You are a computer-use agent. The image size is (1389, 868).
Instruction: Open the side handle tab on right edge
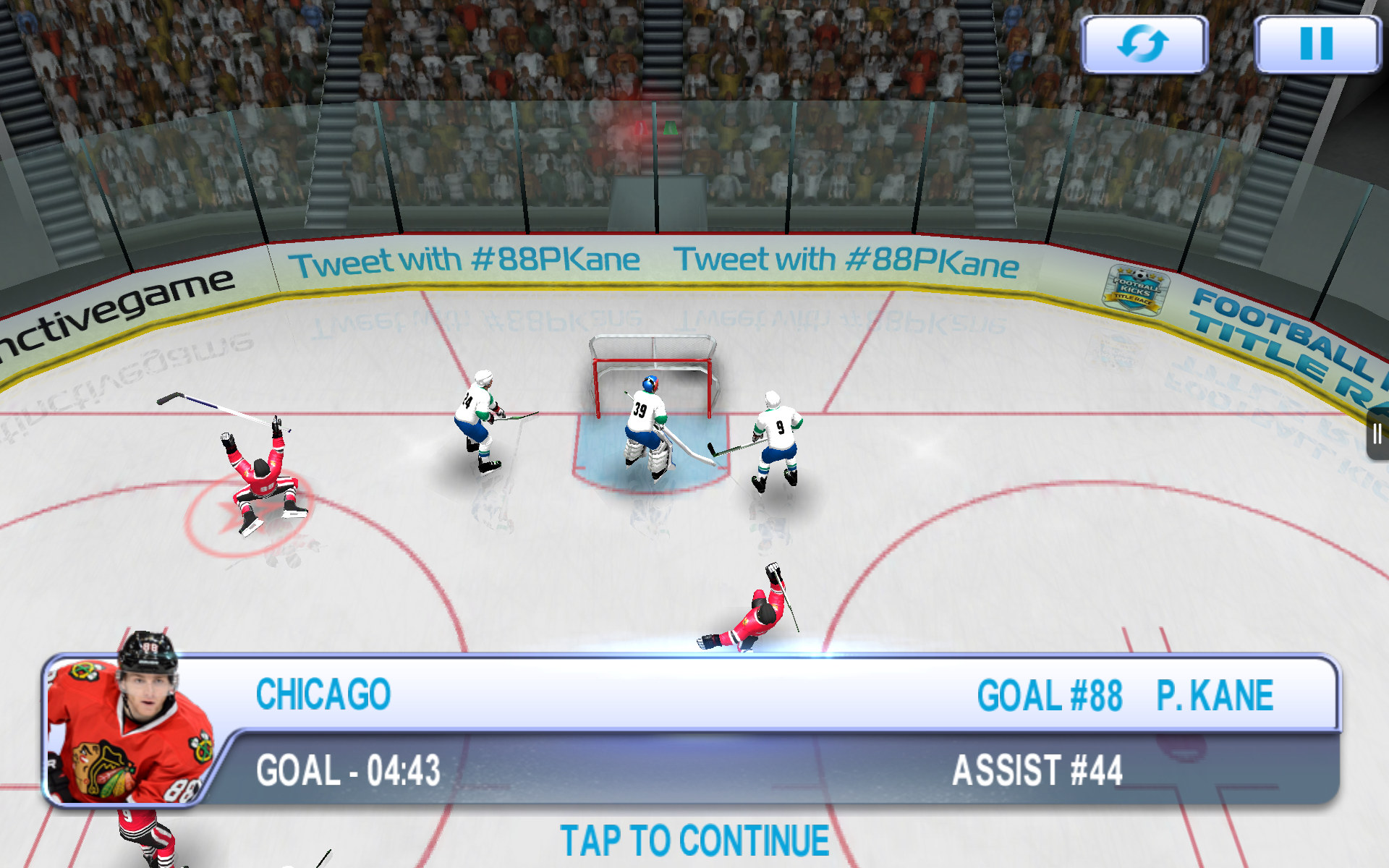[x=1377, y=434]
